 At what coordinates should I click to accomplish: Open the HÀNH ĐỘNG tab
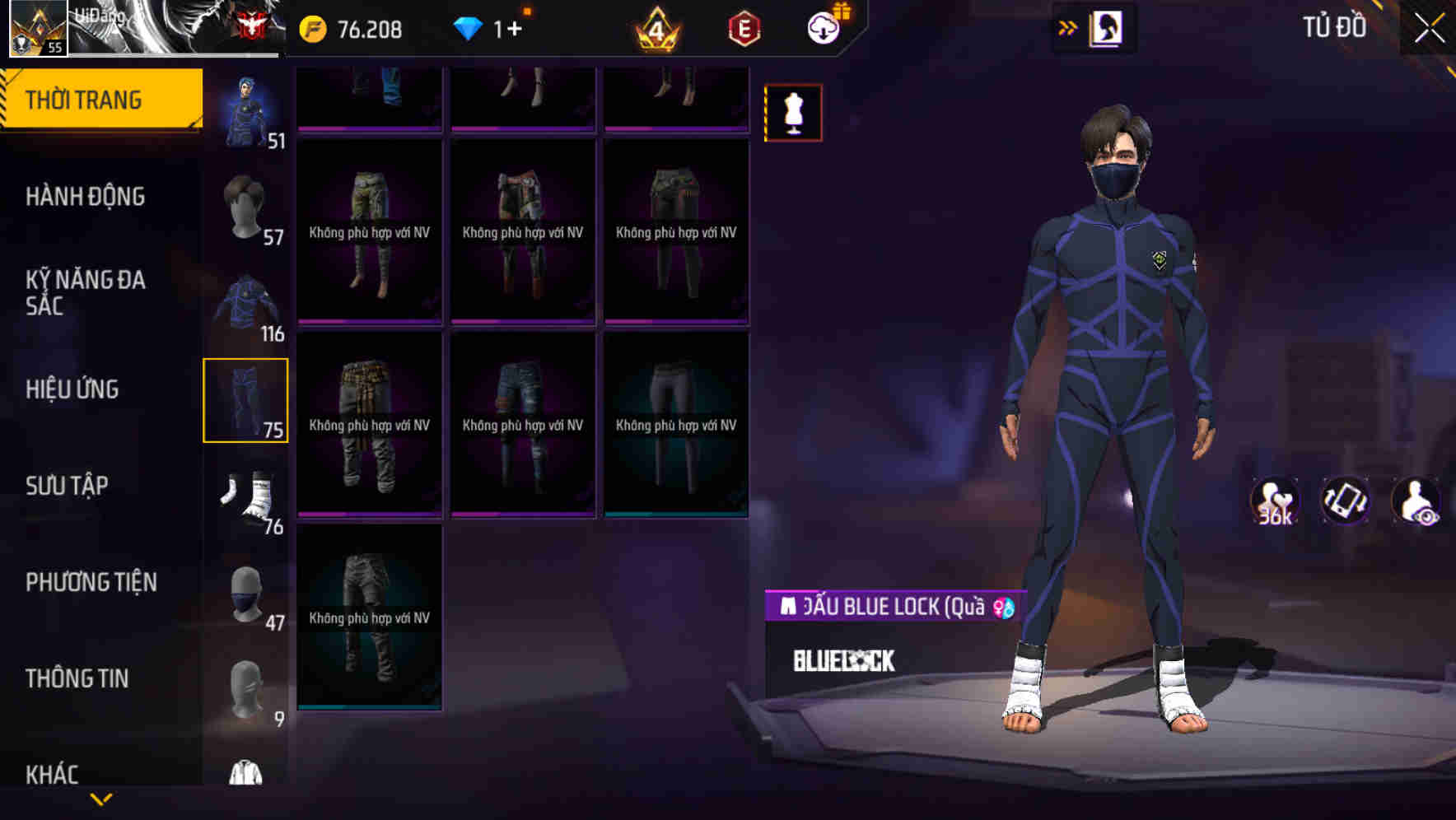click(85, 197)
